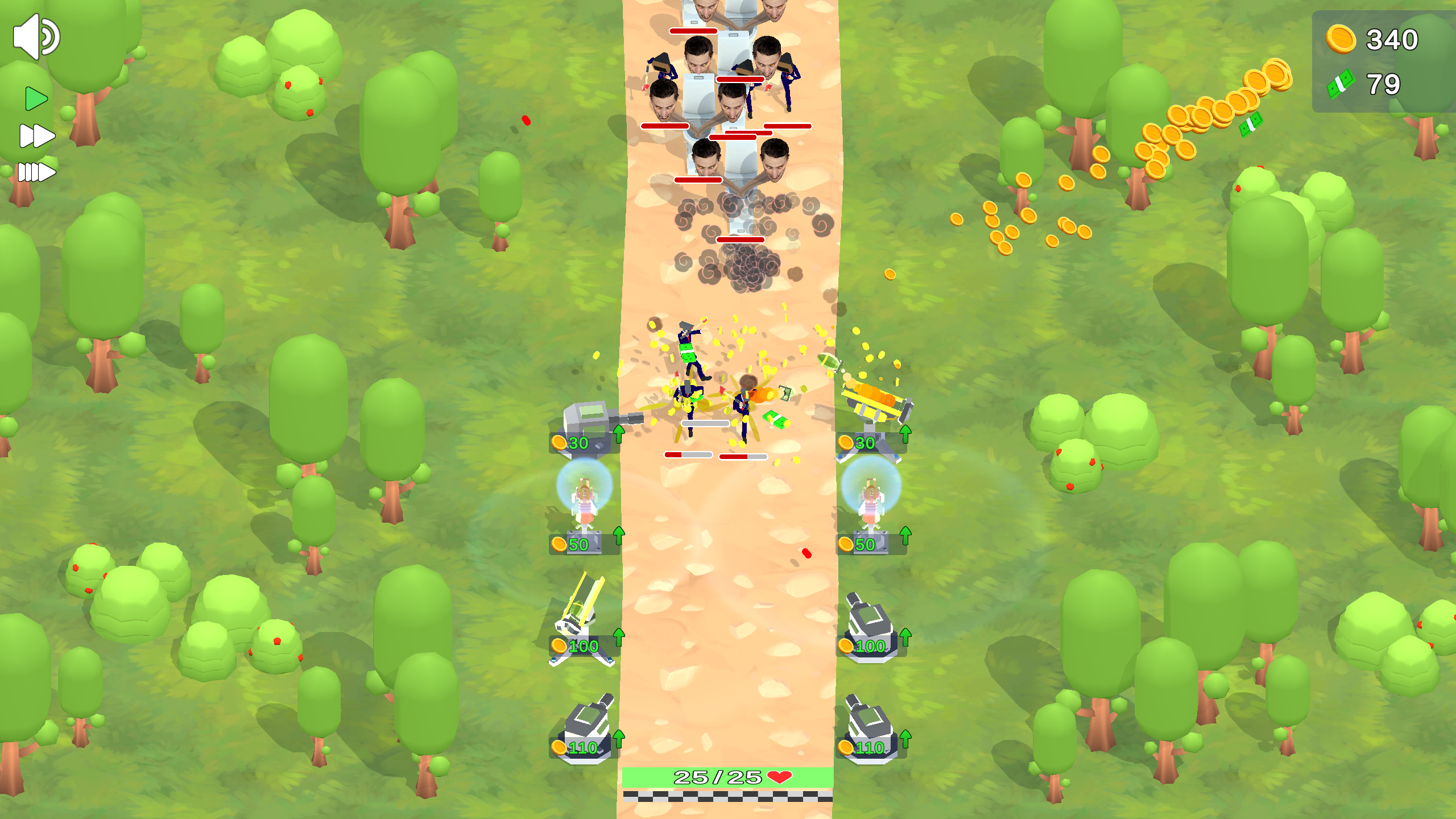
Task: Mute game audio with the speaker icon
Action: pos(35,36)
